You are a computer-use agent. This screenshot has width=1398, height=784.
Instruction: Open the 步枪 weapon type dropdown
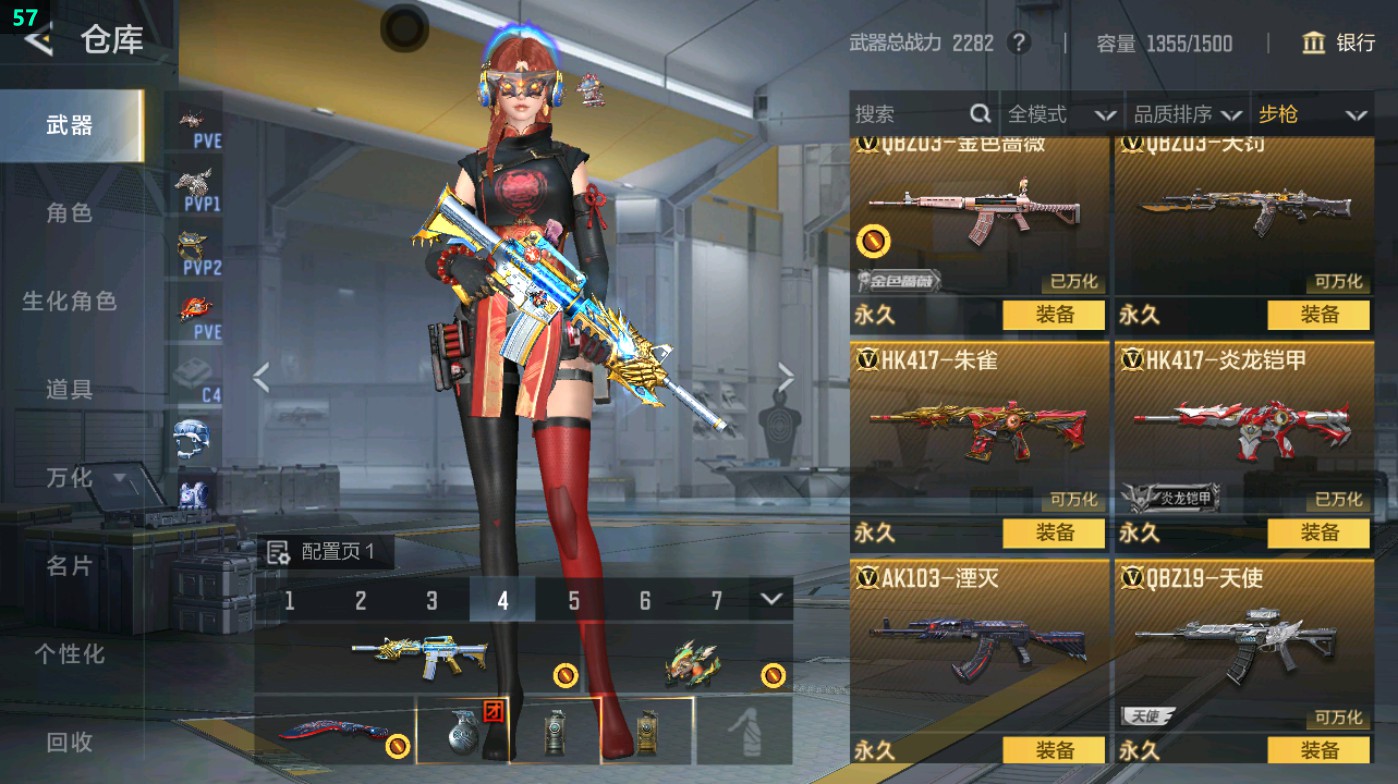1311,115
